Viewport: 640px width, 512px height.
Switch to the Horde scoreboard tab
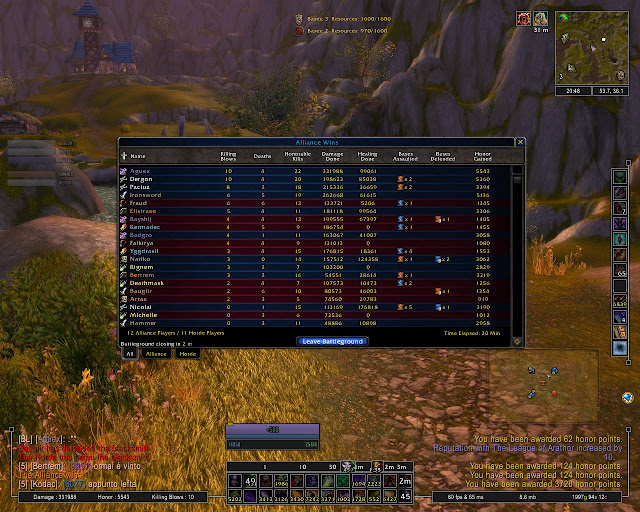tap(187, 353)
